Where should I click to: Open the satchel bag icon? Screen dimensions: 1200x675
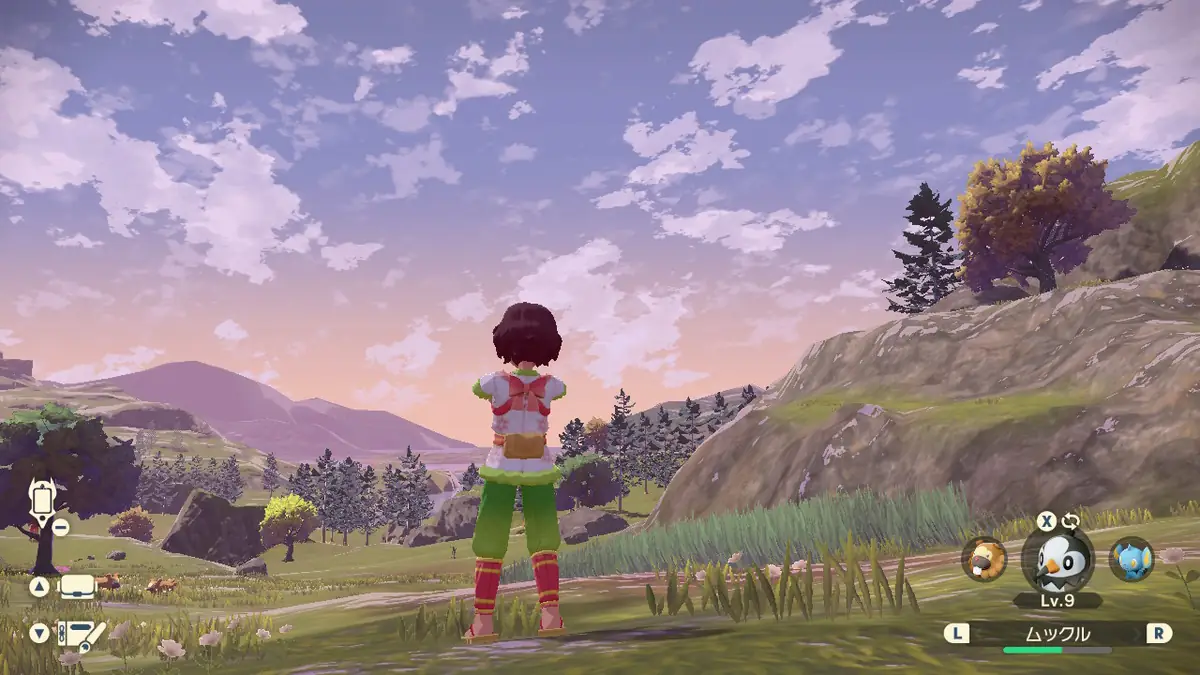pyautogui.click(x=77, y=587)
